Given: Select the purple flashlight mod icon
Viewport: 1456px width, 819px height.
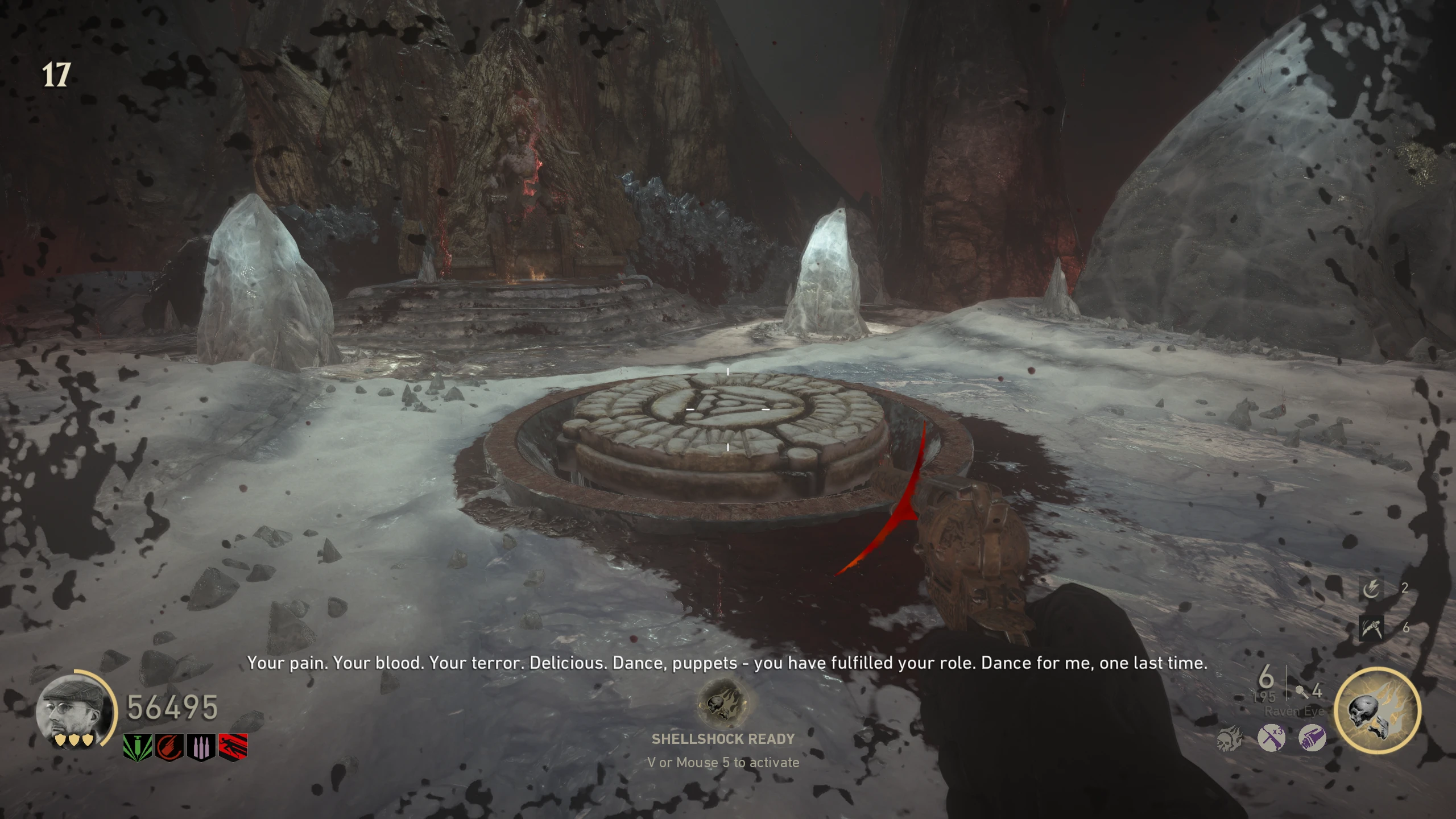Looking at the screenshot, I should click(1312, 739).
